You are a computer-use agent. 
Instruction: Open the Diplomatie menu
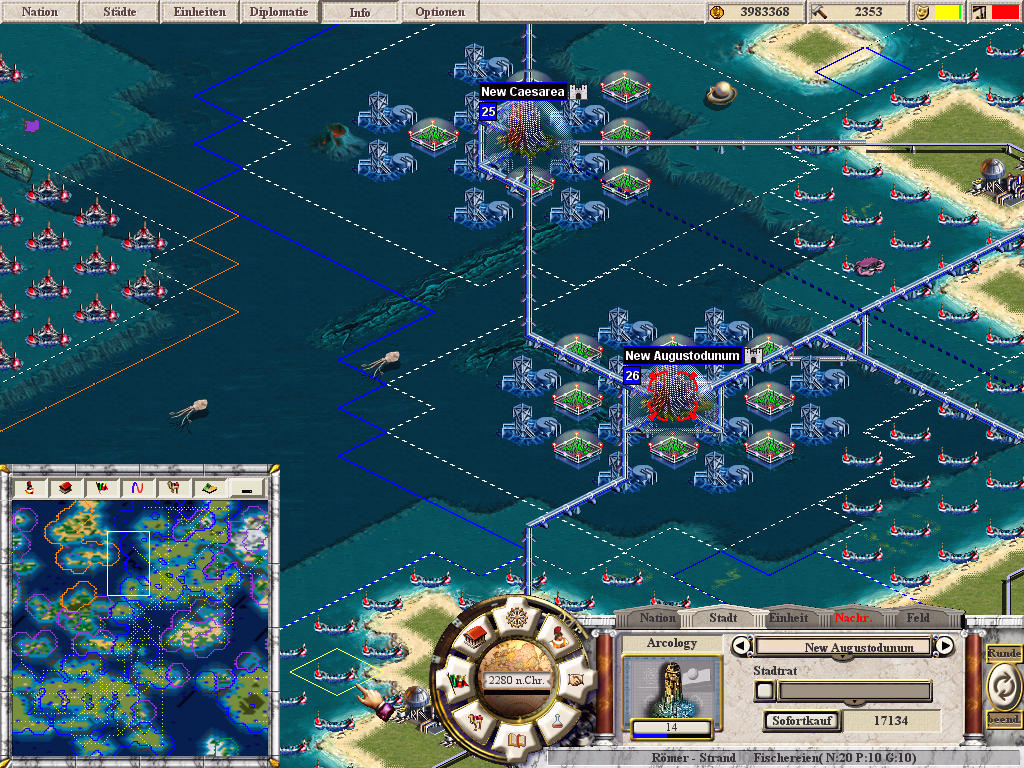coord(280,12)
